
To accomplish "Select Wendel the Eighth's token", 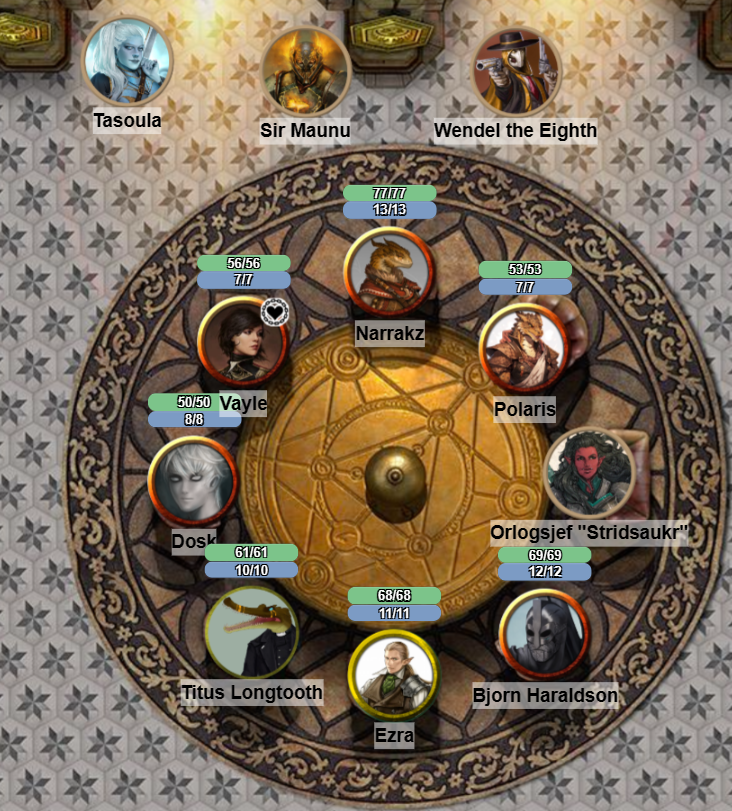I will click(516, 72).
